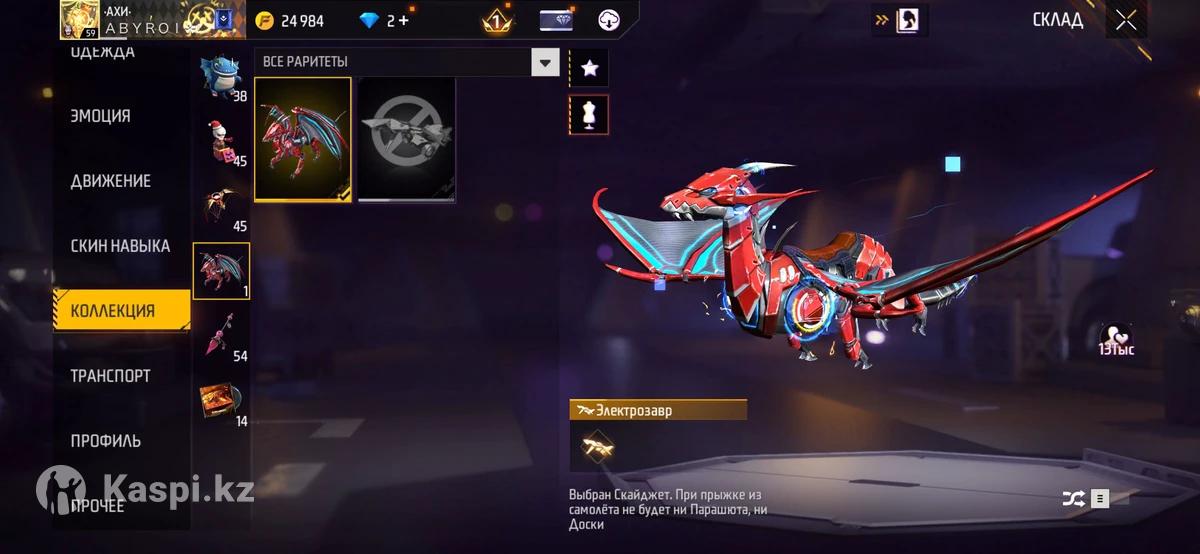
Task: Add diamonds with the plus button
Action: click(403, 20)
